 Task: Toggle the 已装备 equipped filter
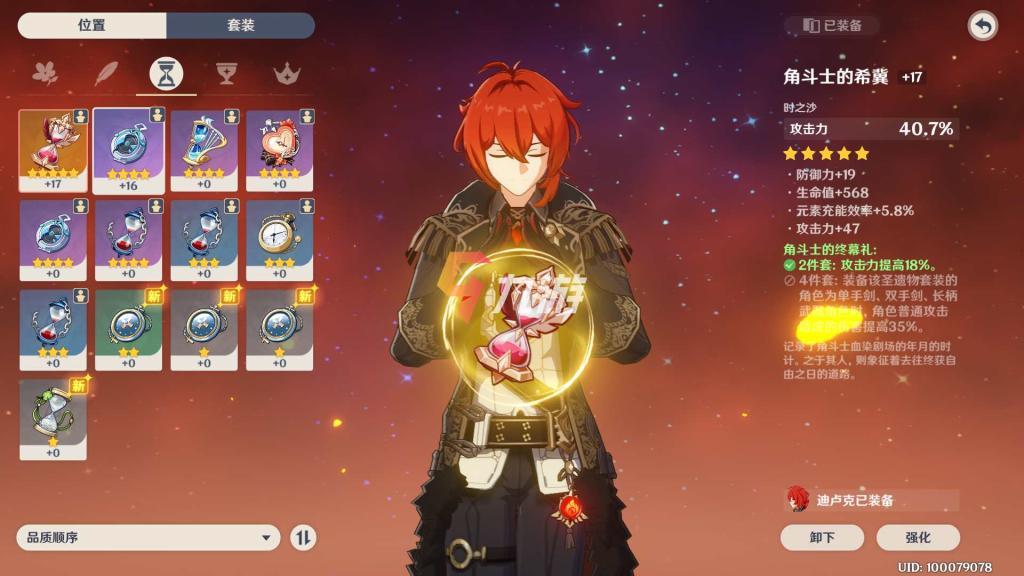832,26
